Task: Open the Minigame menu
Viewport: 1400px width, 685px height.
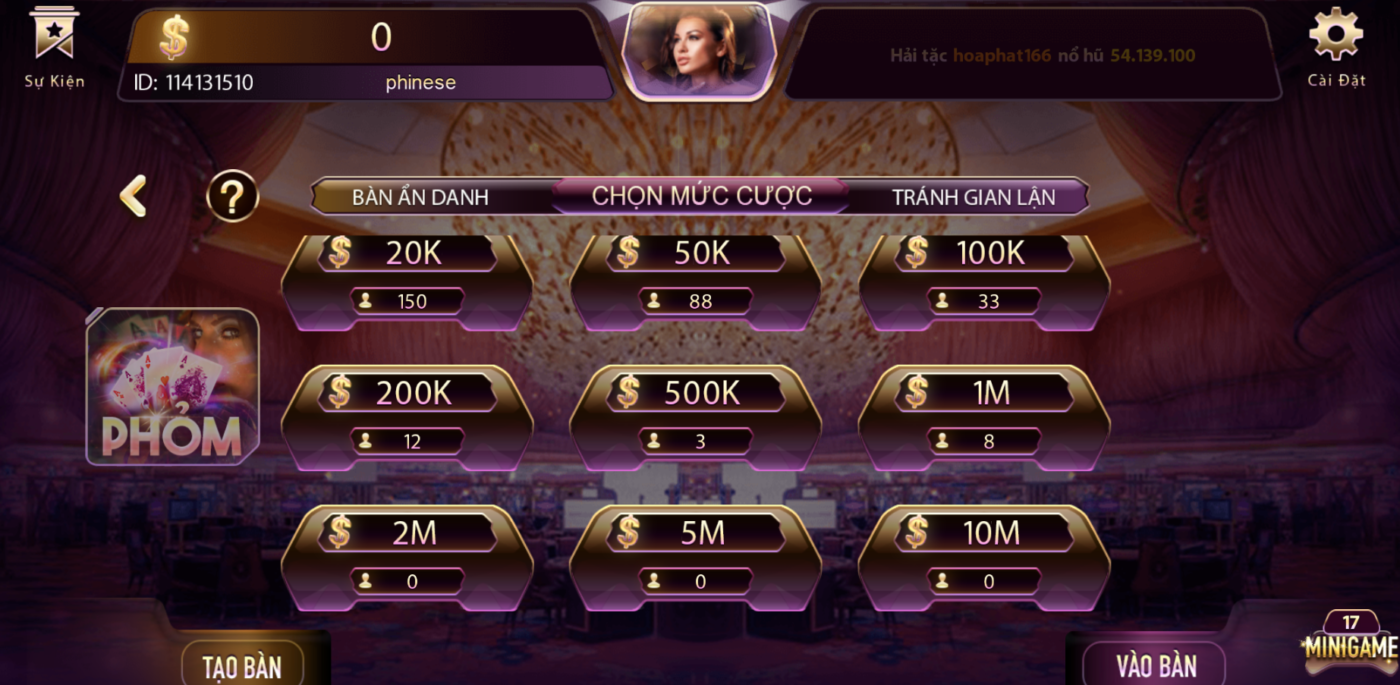Action: [x=1349, y=645]
